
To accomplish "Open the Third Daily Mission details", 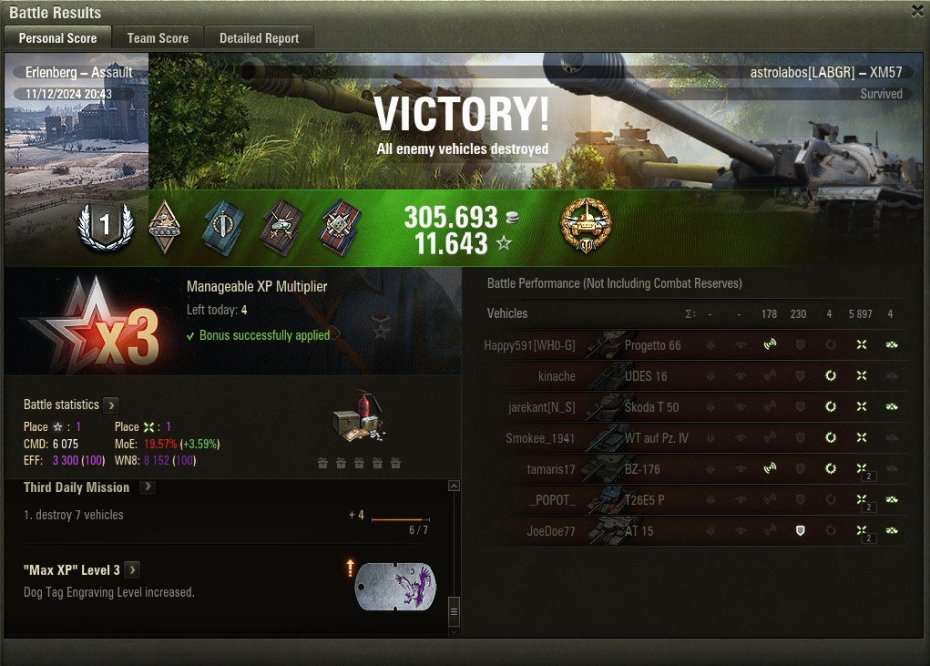I will pos(147,487).
